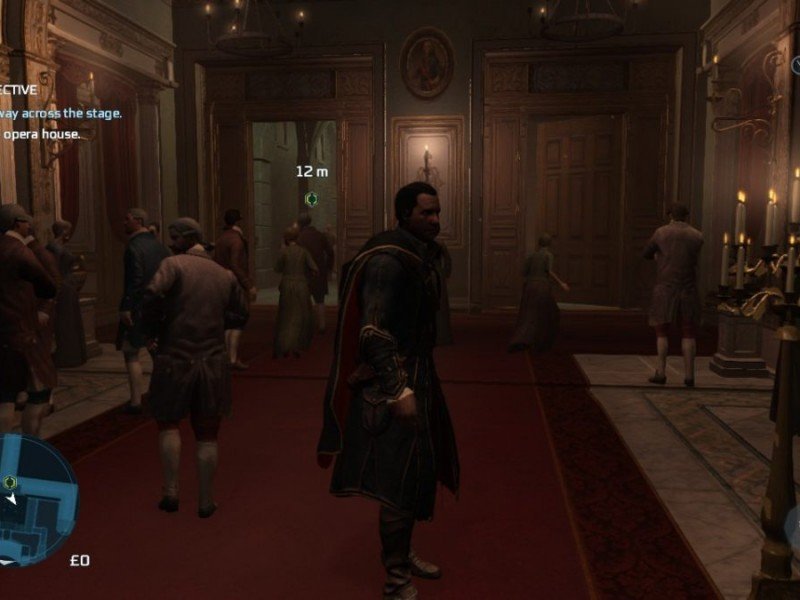Select the green objective waypoint marker
This screenshot has height=600, width=800.
point(311,199)
